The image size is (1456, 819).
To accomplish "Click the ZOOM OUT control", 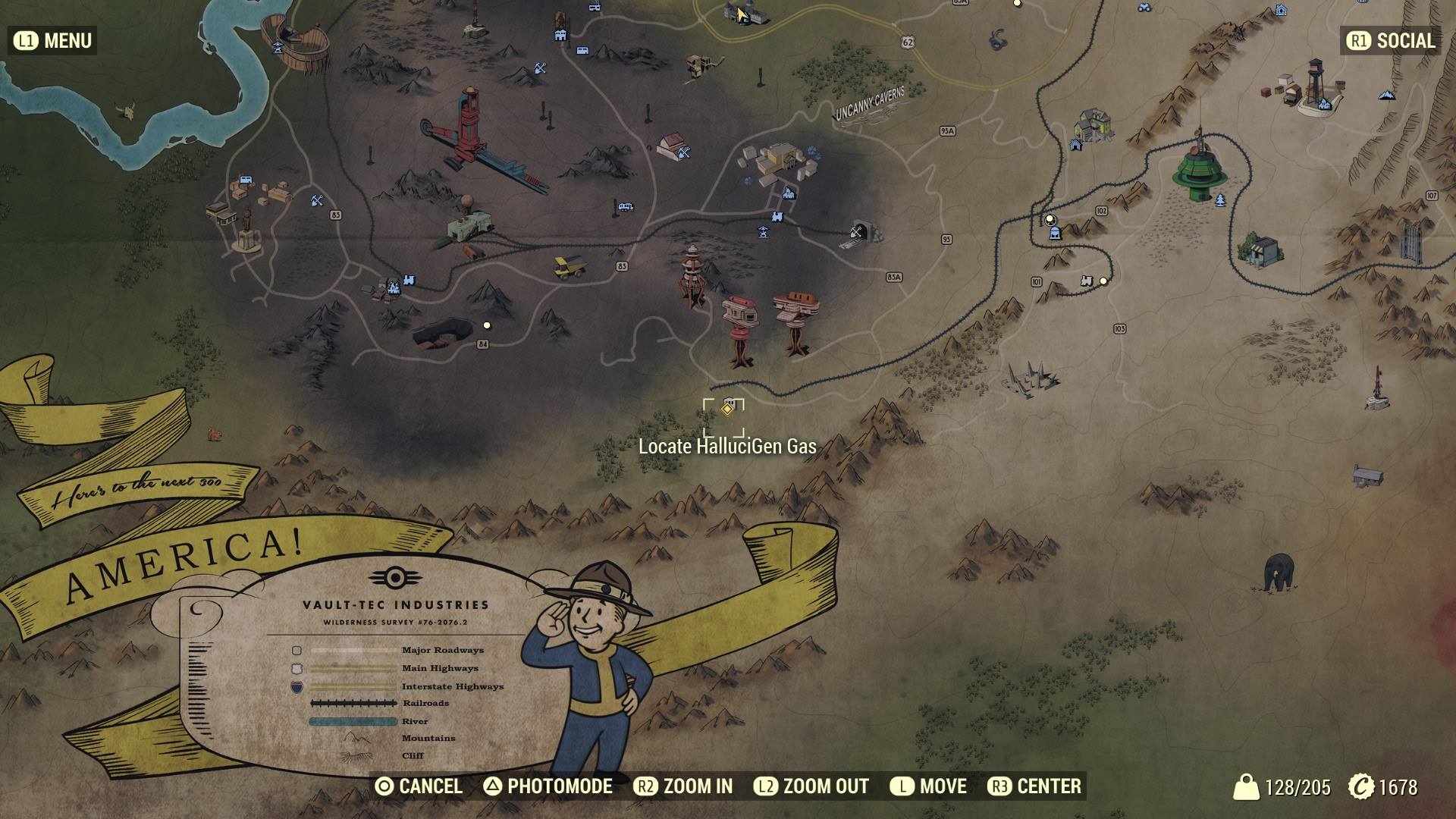I will 824,786.
